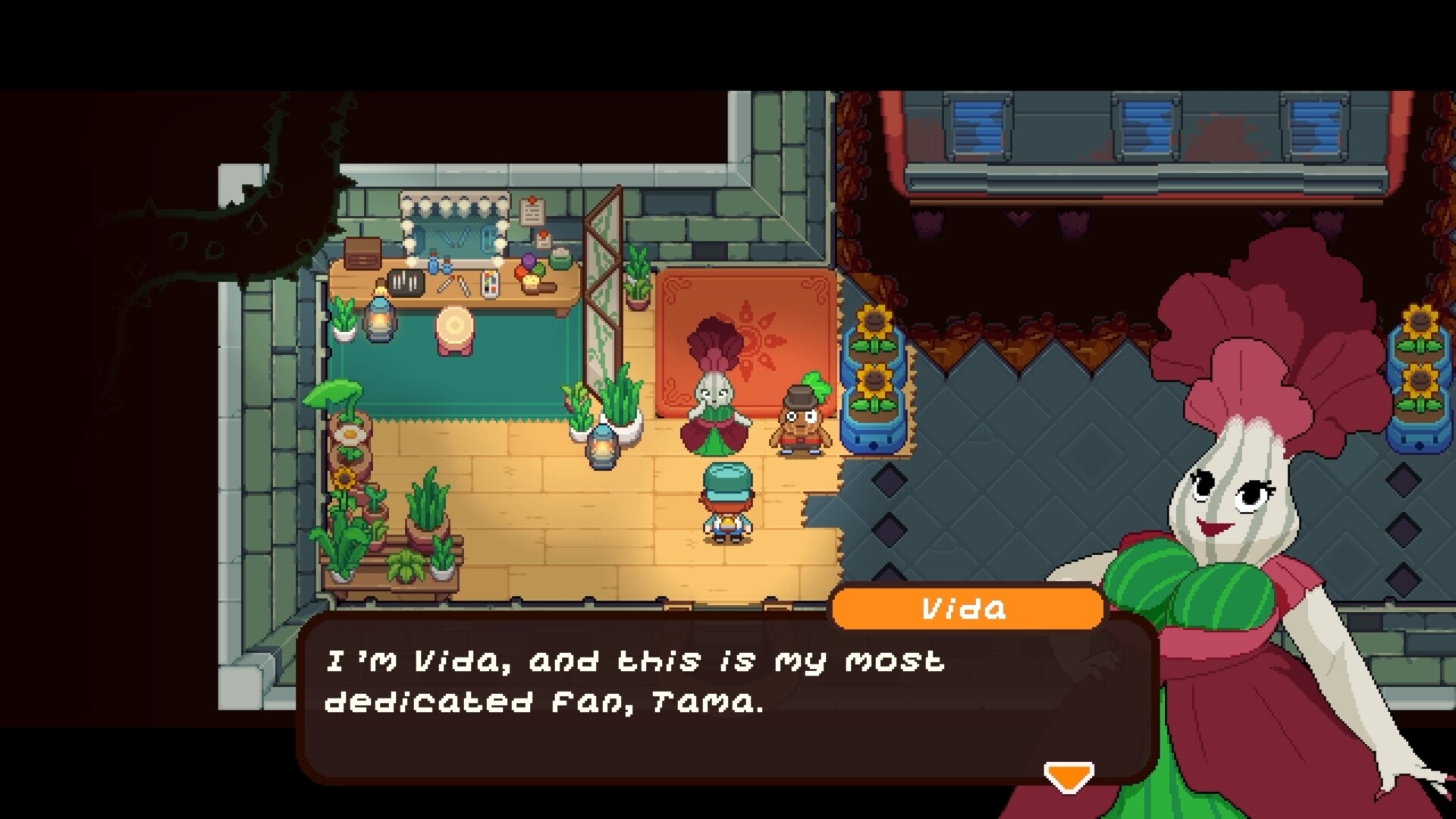Click the lit lantern beside the vanity table
This screenshot has height=819, width=1456.
pyautogui.click(x=381, y=319)
